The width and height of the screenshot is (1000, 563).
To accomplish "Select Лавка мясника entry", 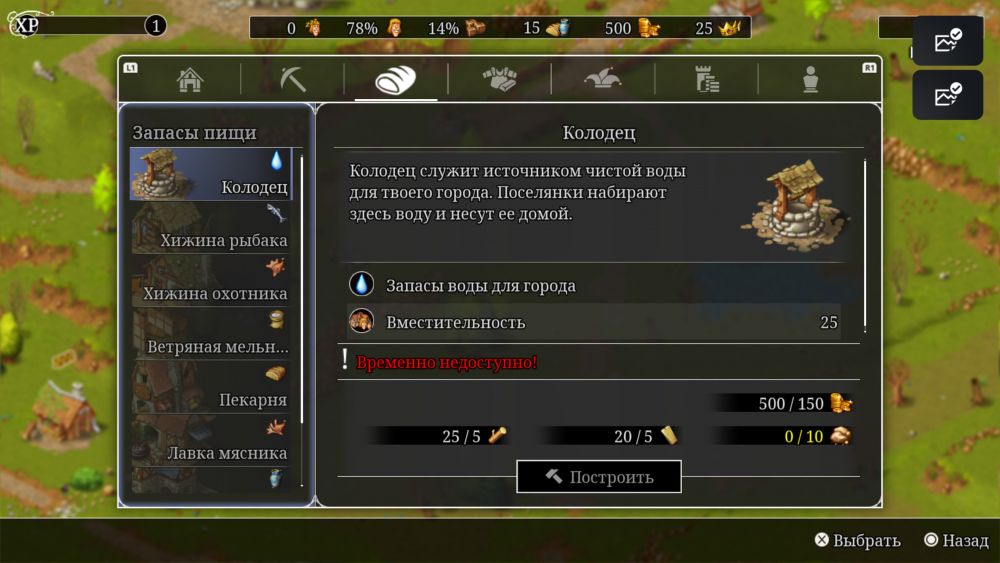I will point(211,440).
